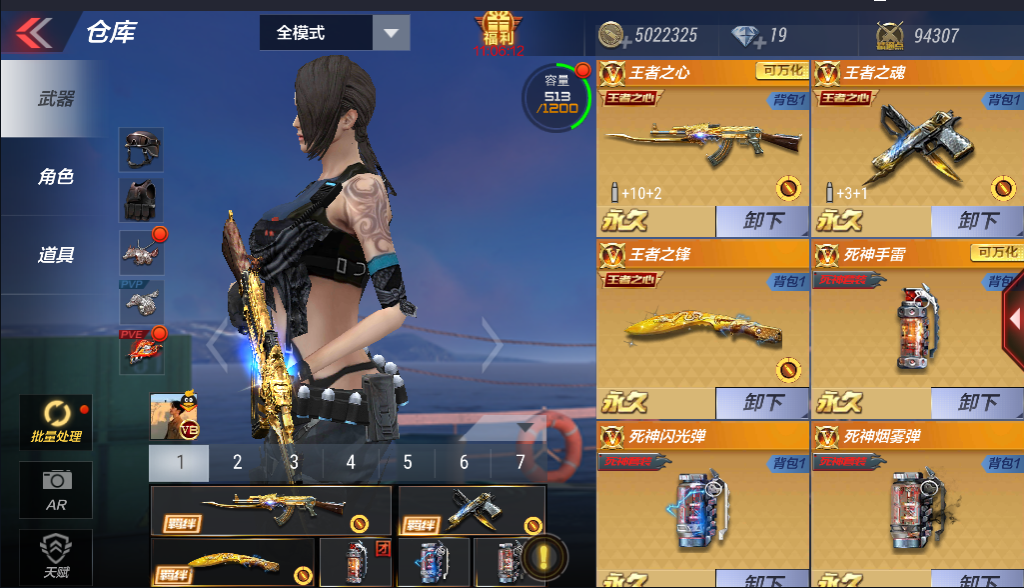Image resolution: width=1024 pixels, height=588 pixels.
Task: Select loadout slot number 2
Action: [x=237, y=462]
